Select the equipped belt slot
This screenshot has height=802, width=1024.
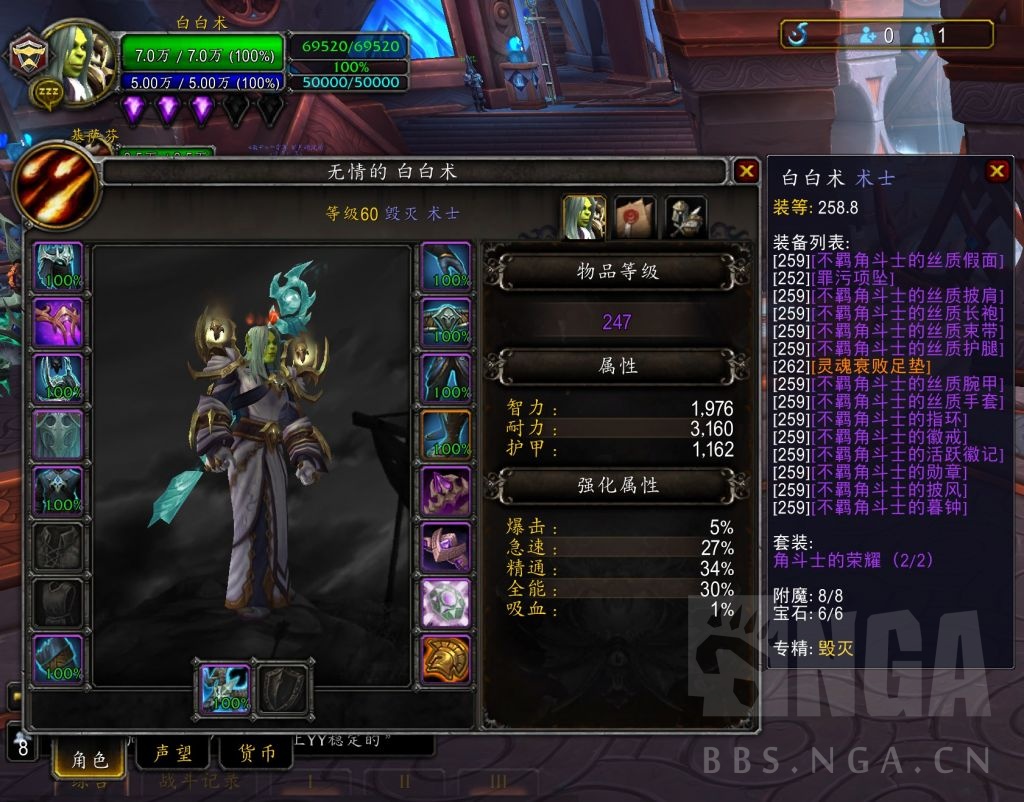click(x=445, y=323)
